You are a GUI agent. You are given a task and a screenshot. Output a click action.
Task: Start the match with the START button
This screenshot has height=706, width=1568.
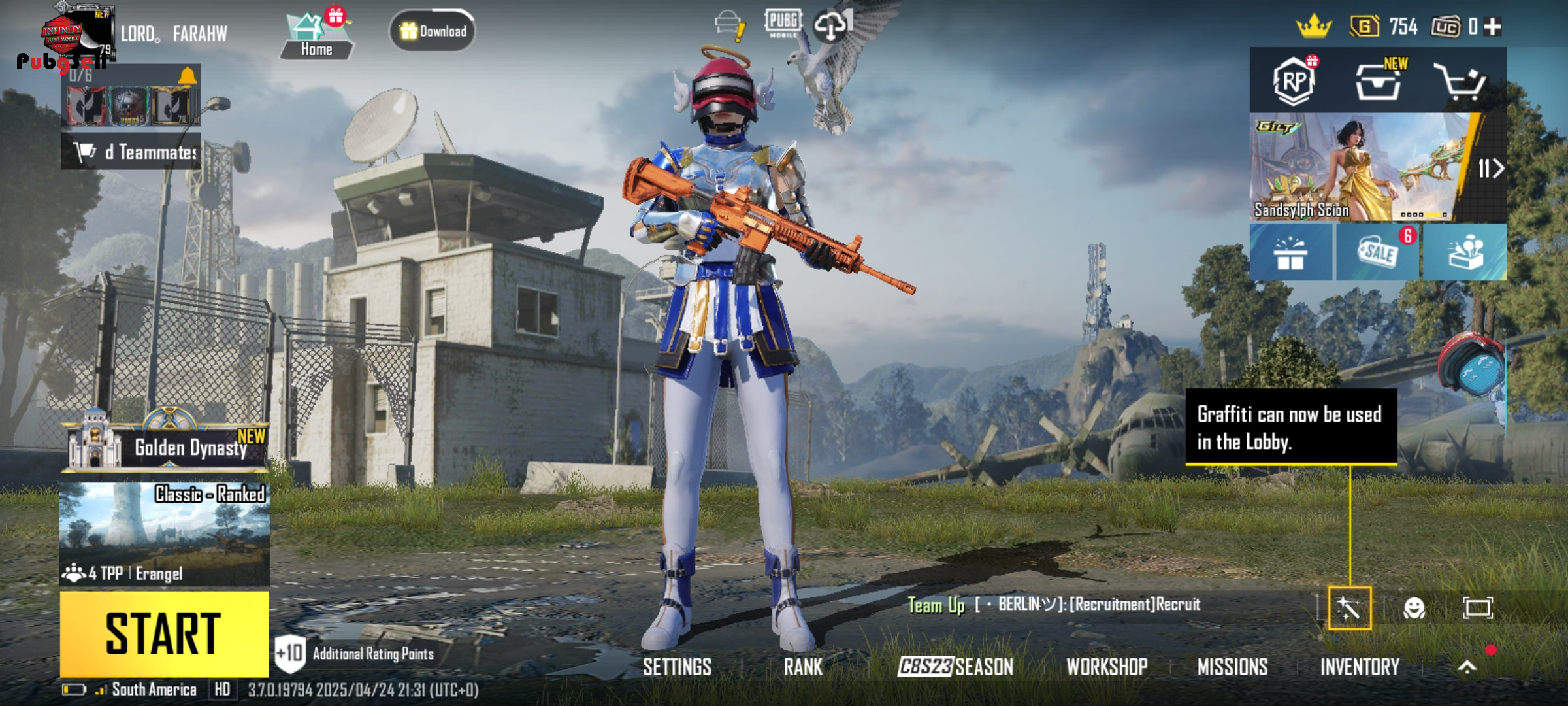point(164,633)
